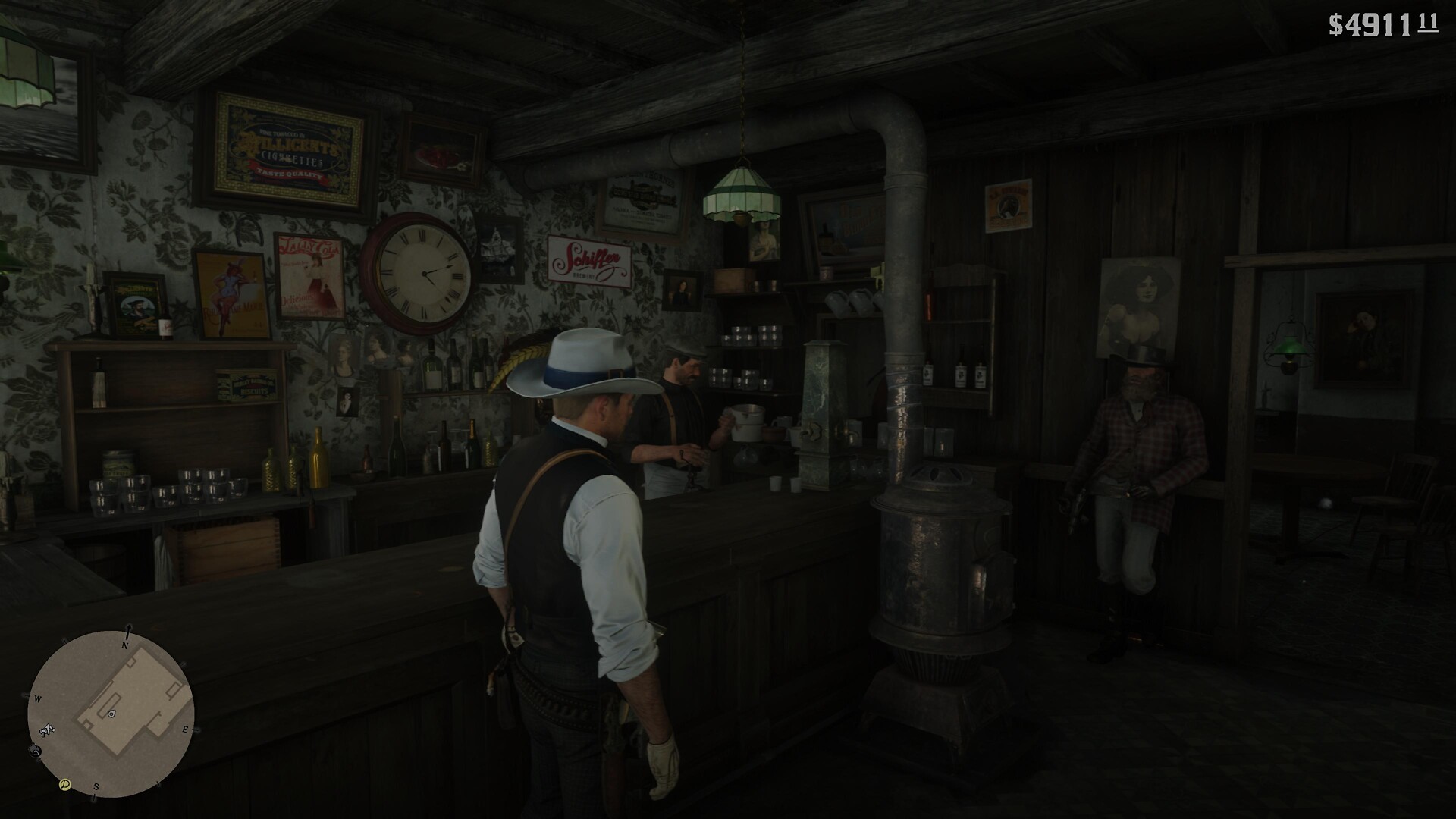Open the circular minimap
The image size is (1456, 819).
(111, 714)
